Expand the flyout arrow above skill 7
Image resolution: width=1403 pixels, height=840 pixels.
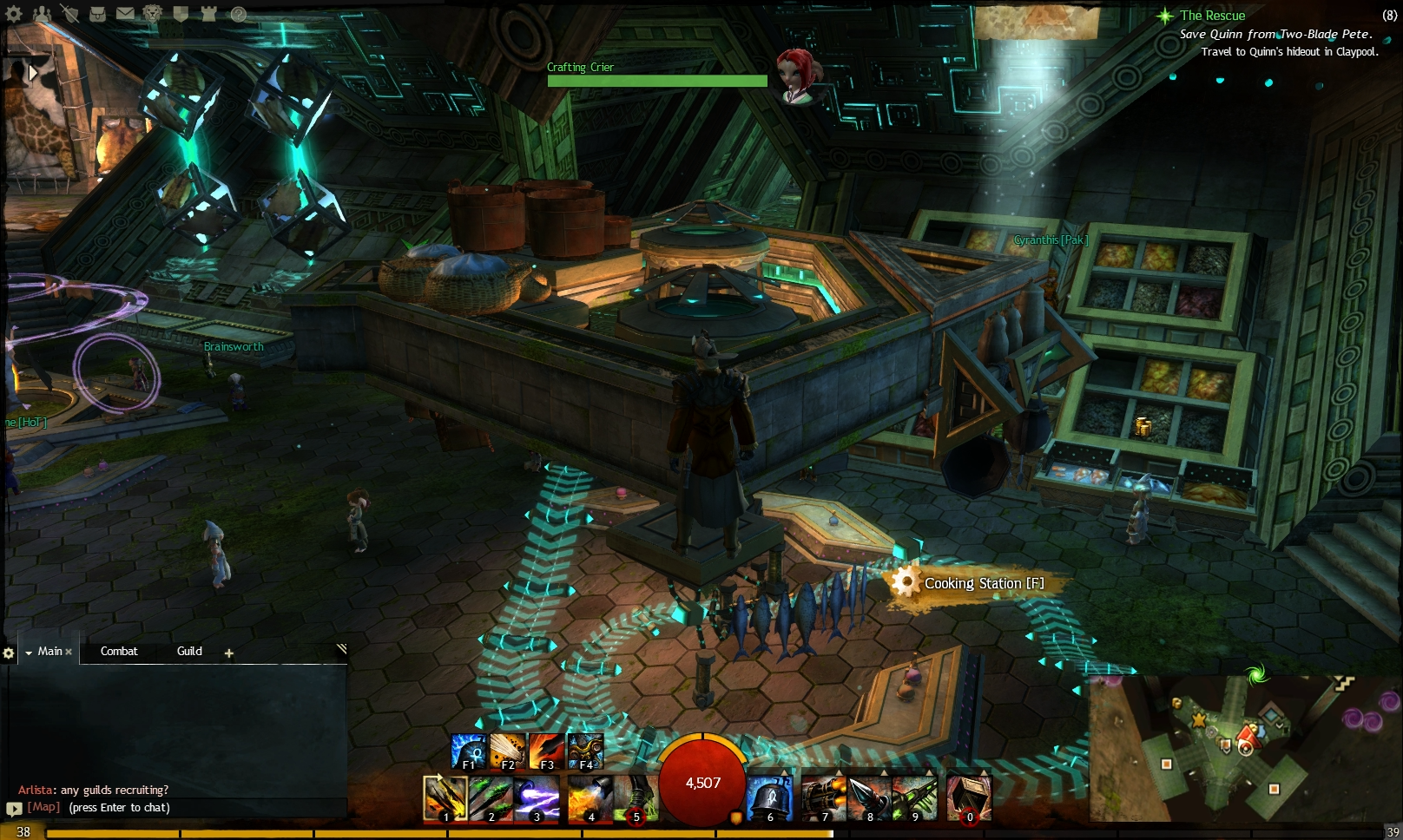[840, 771]
